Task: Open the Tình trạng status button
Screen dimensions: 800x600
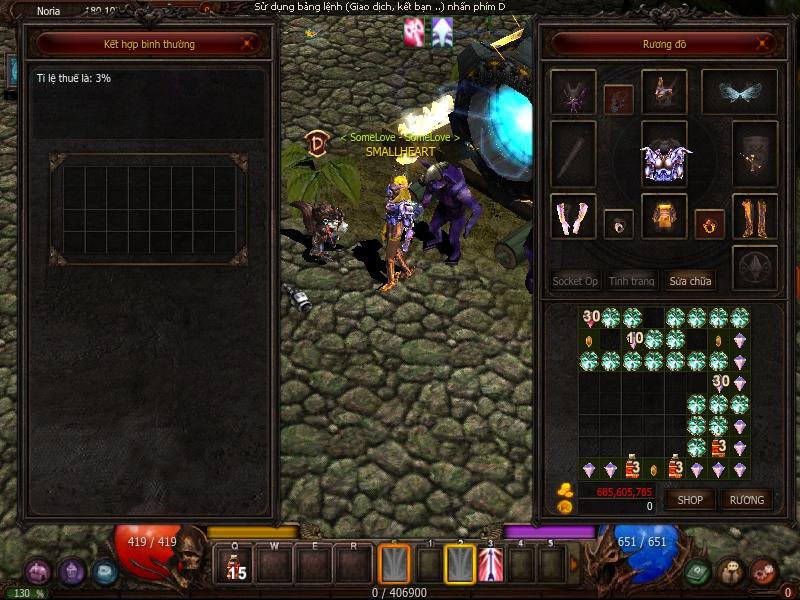Action: point(632,281)
